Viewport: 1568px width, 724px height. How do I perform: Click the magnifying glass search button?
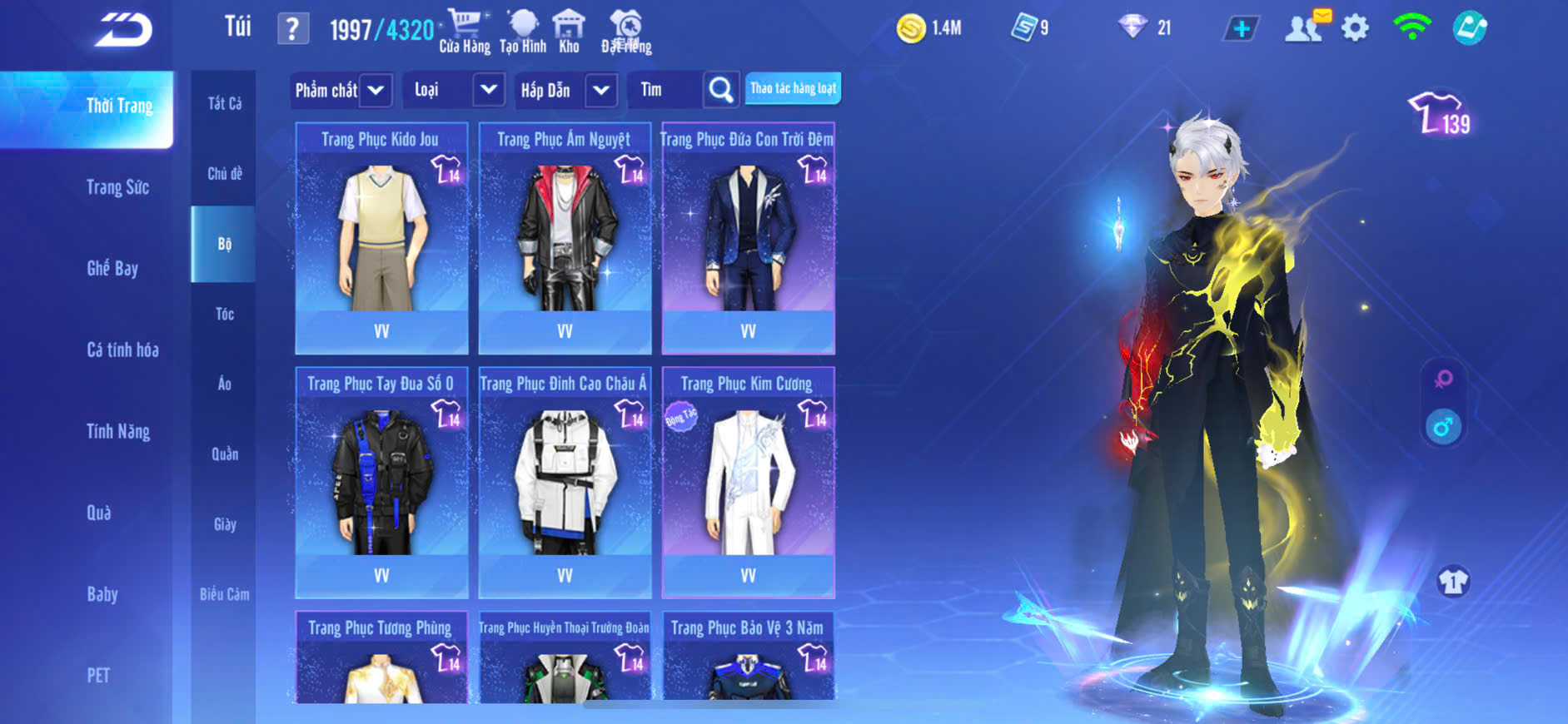tap(720, 90)
